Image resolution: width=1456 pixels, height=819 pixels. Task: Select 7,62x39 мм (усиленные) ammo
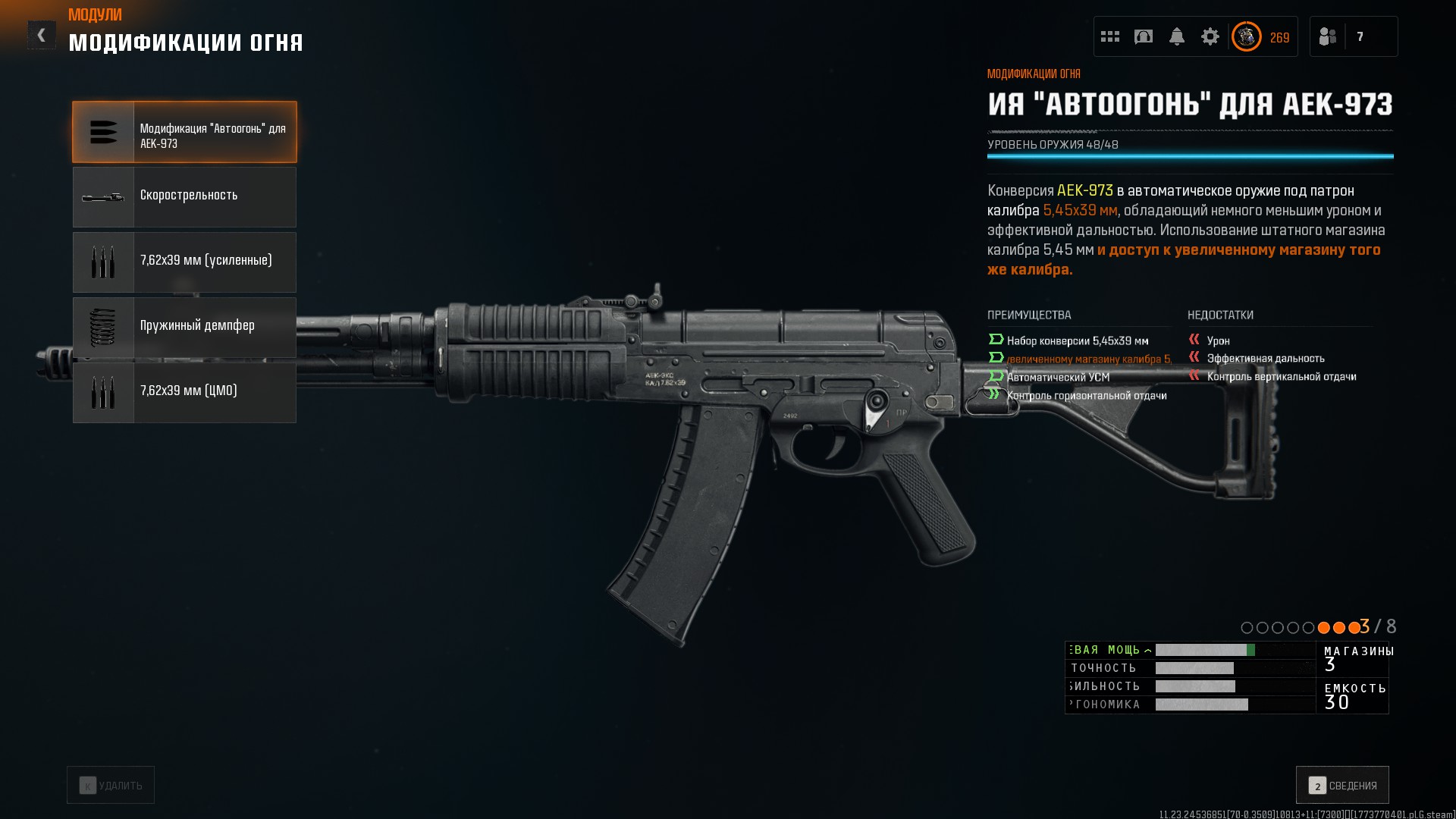[184, 262]
